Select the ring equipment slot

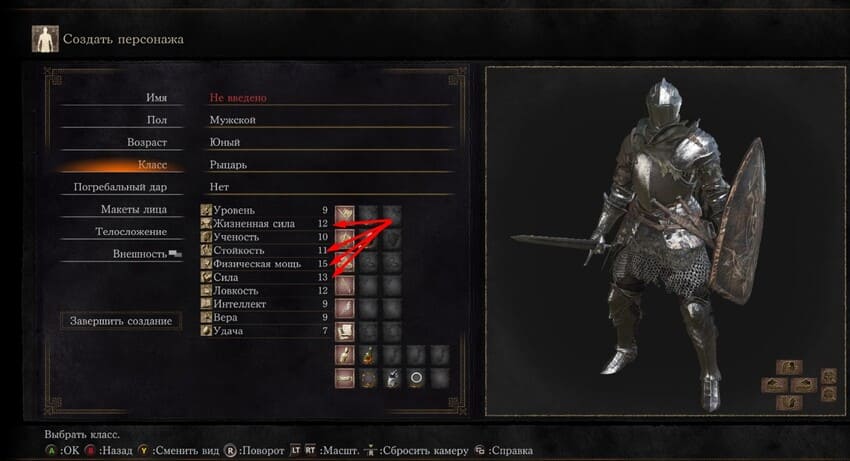coord(415,378)
